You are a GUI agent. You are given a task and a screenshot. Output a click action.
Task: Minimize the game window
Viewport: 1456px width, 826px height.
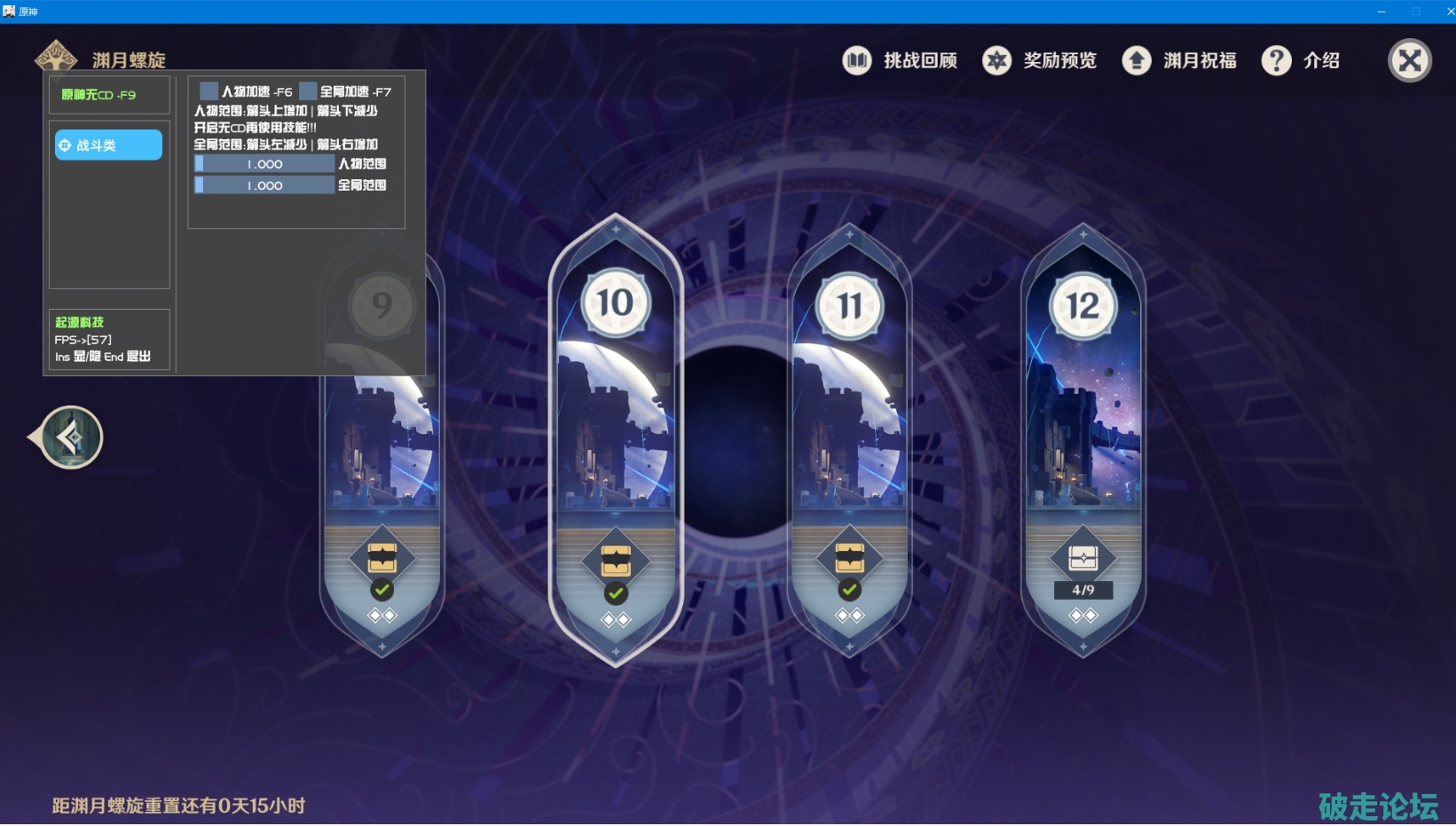(x=1381, y=12)
